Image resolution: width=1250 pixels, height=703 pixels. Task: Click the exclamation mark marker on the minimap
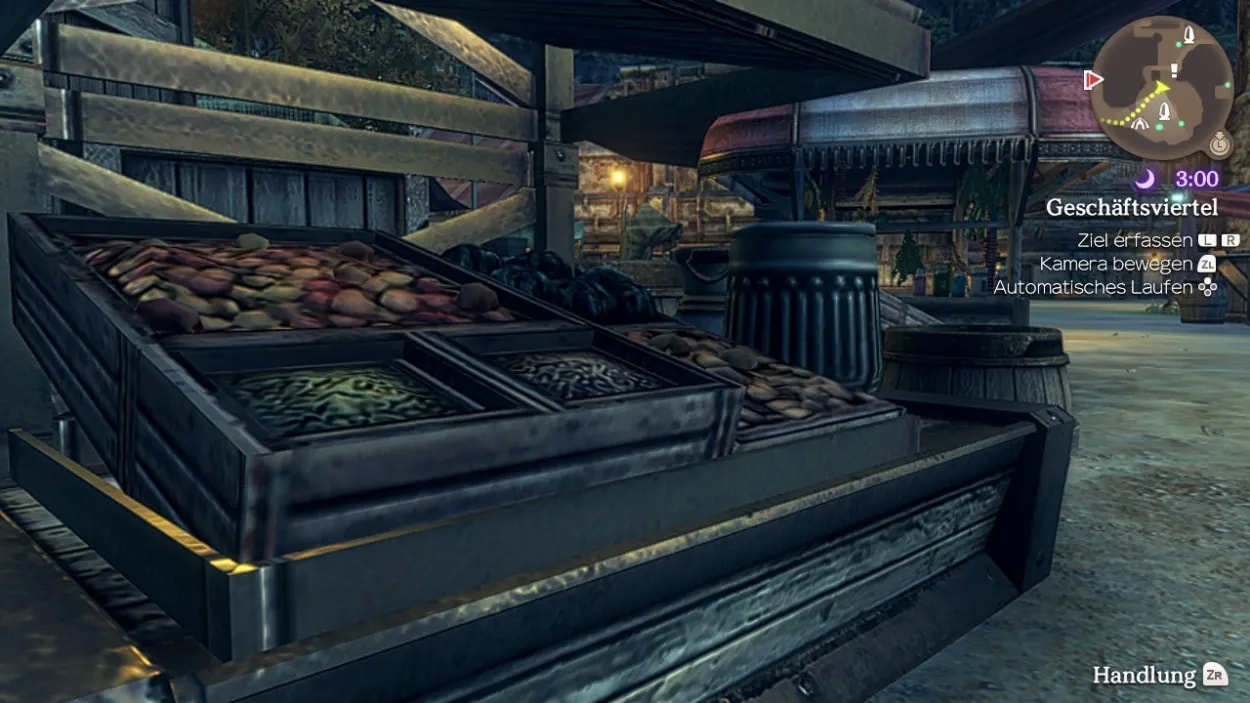click(x=1173, y=70)
